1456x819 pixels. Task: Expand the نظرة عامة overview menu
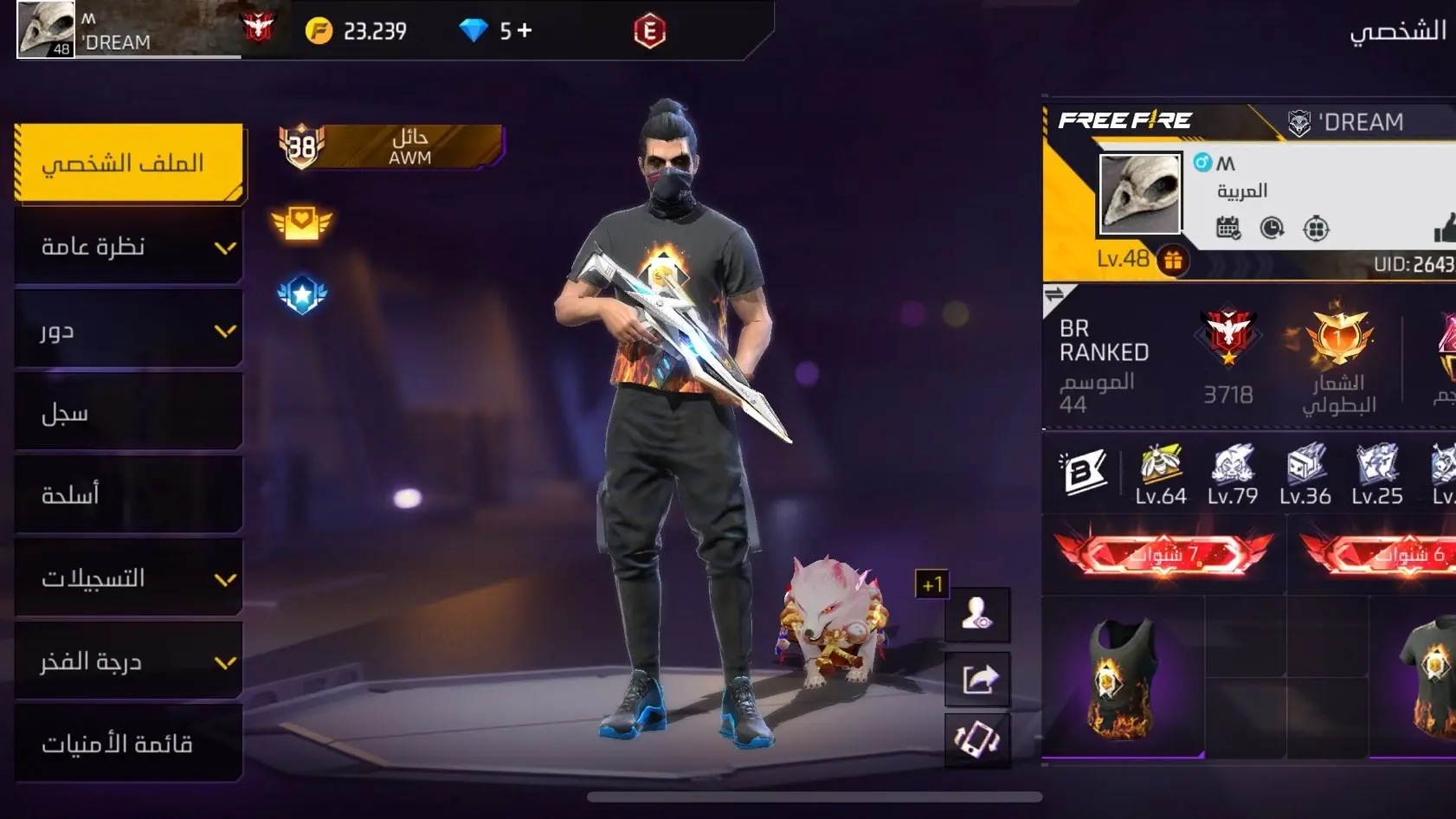[129, 247]
